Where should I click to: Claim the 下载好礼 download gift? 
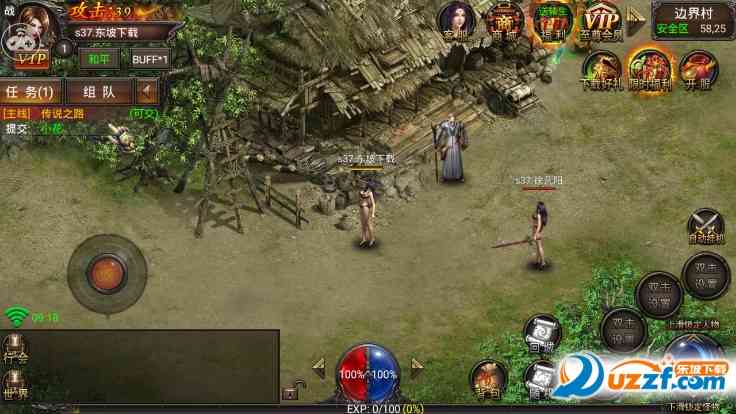click(x=601, y=70)
